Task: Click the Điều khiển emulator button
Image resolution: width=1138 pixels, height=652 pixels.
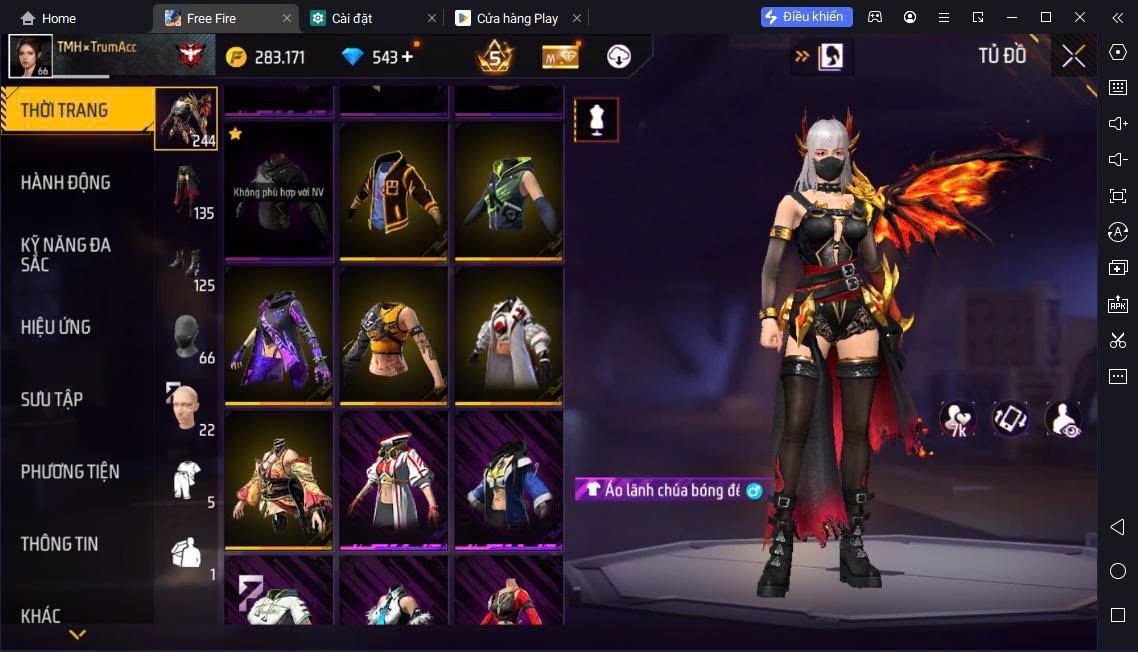Action: click(806, 17)
